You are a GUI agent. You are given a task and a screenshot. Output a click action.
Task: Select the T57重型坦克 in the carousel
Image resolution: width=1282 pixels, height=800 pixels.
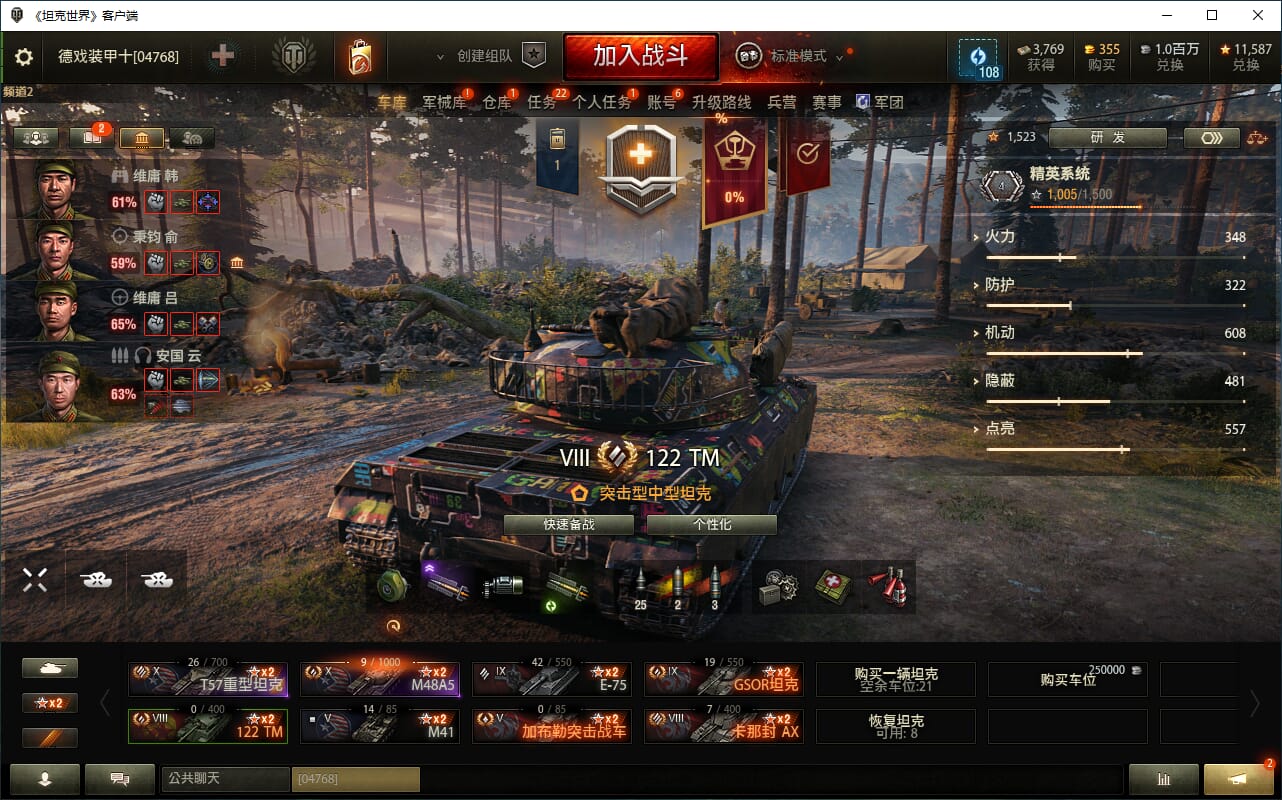click(x=208, y=679)
